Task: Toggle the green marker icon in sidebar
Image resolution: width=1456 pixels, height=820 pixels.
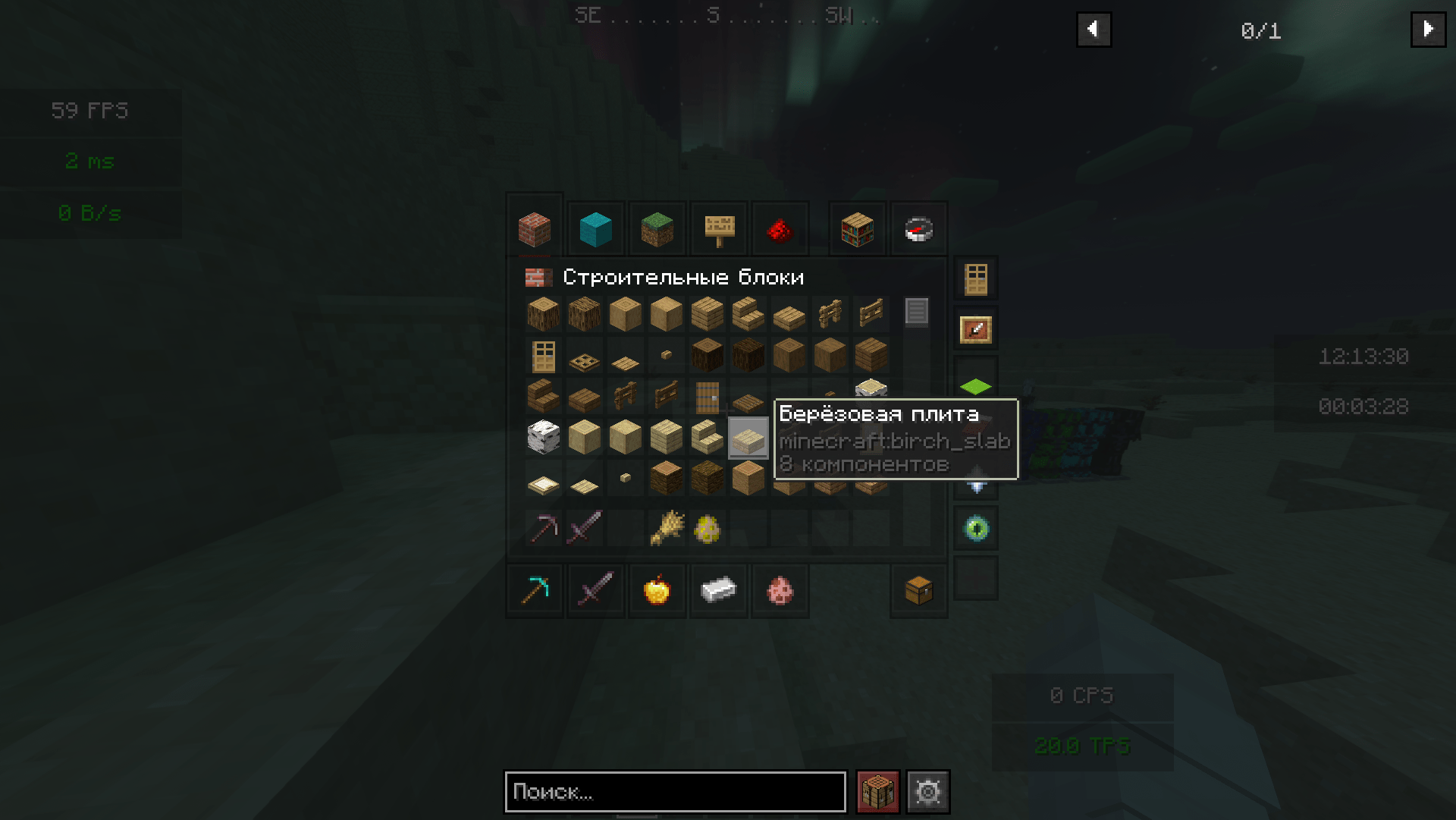Action: pos(976,386)
